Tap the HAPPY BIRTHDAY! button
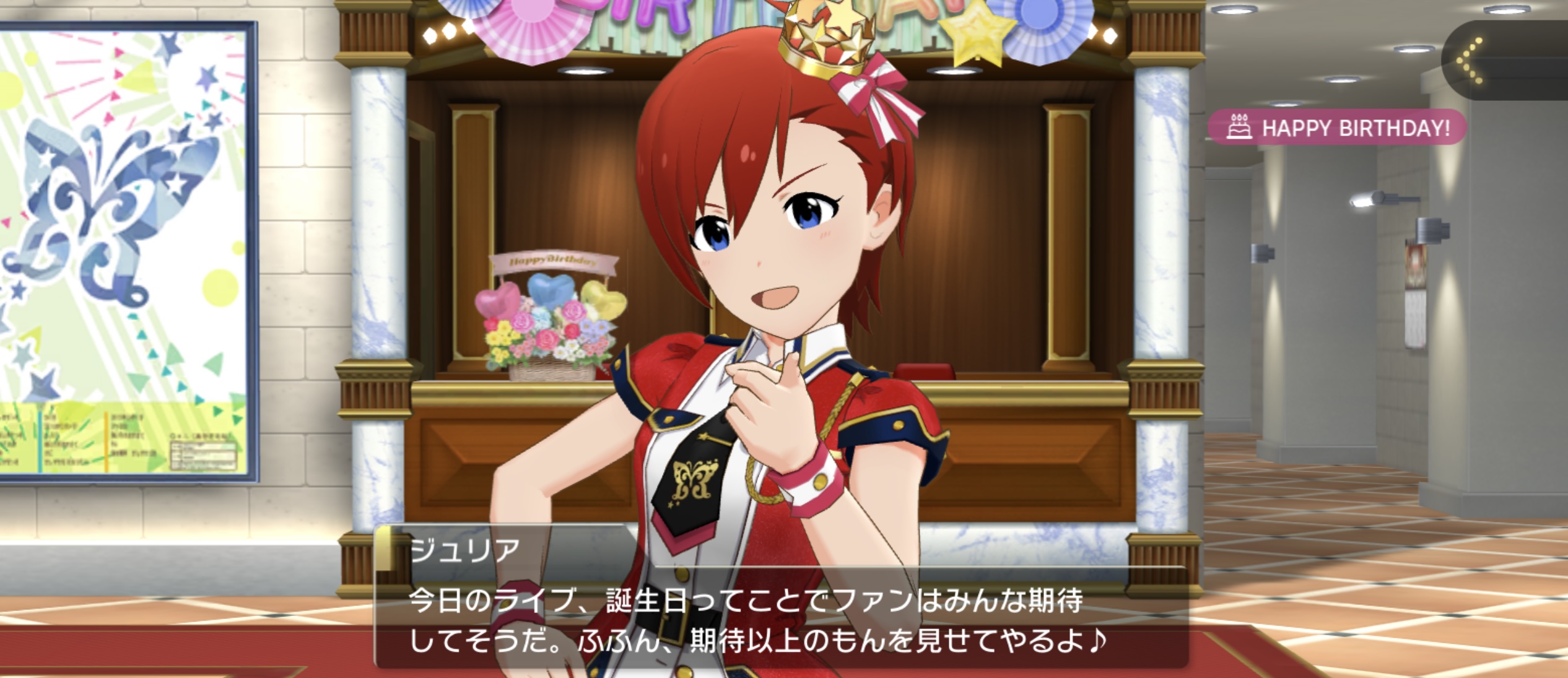 [1338, 128]
